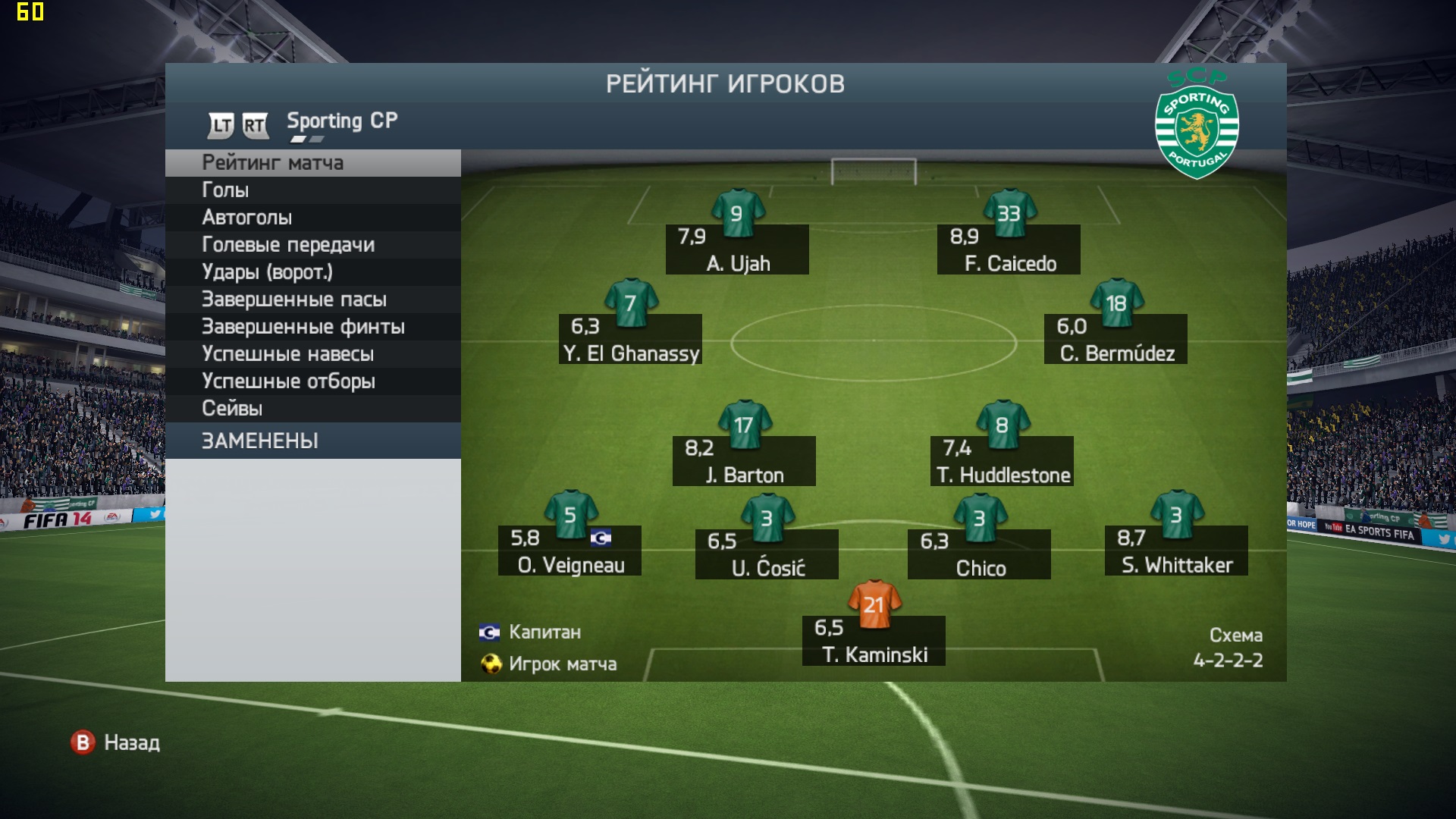This screenshot has width=1456, height=819.
Task: Select player A. Ujah's card
Action: point(737,249)
